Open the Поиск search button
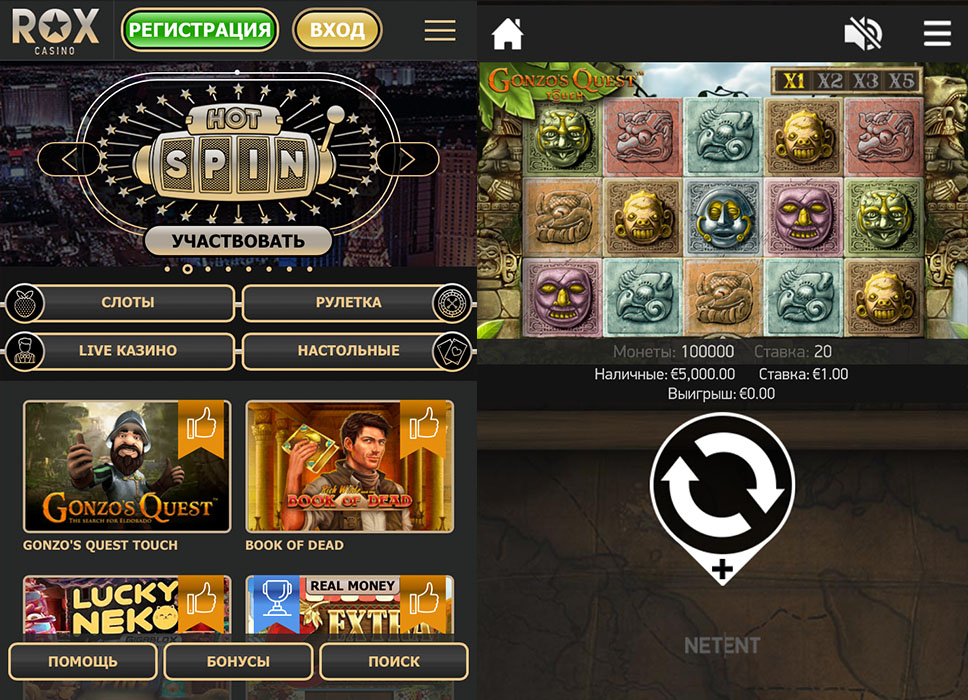 click(x=394, y=661)
